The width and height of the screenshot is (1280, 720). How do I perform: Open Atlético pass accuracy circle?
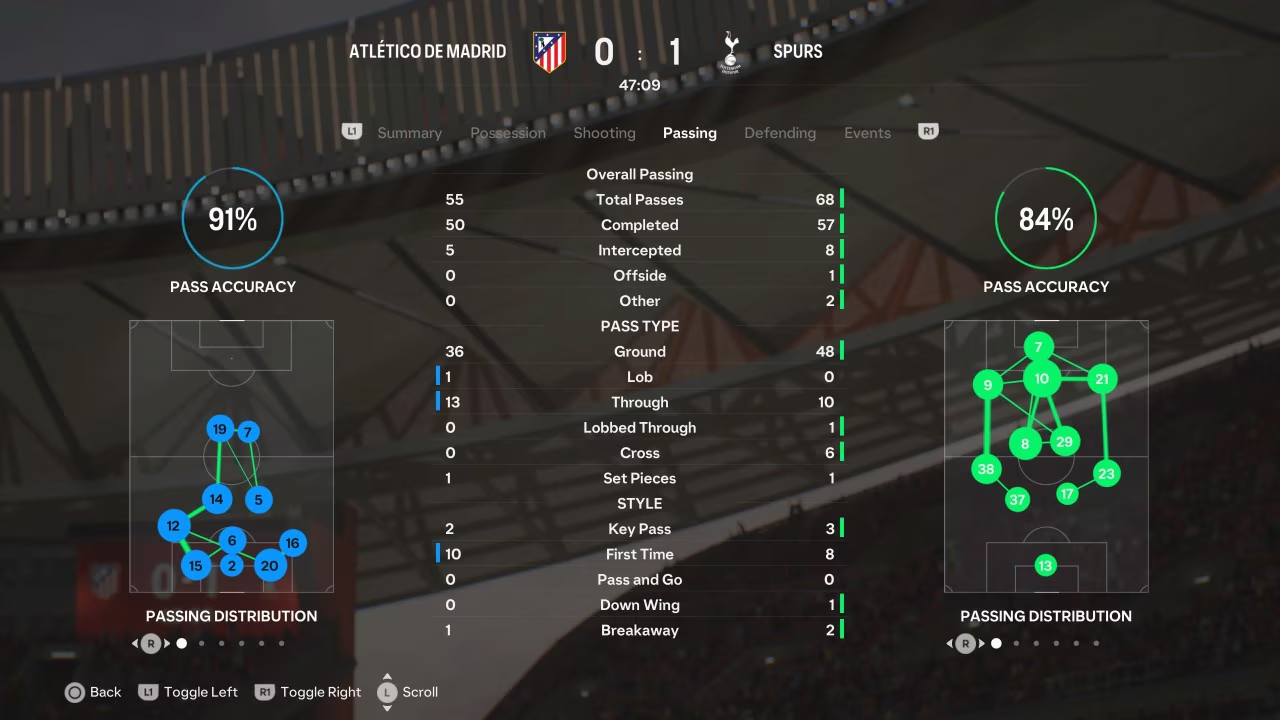click(232, 219)
